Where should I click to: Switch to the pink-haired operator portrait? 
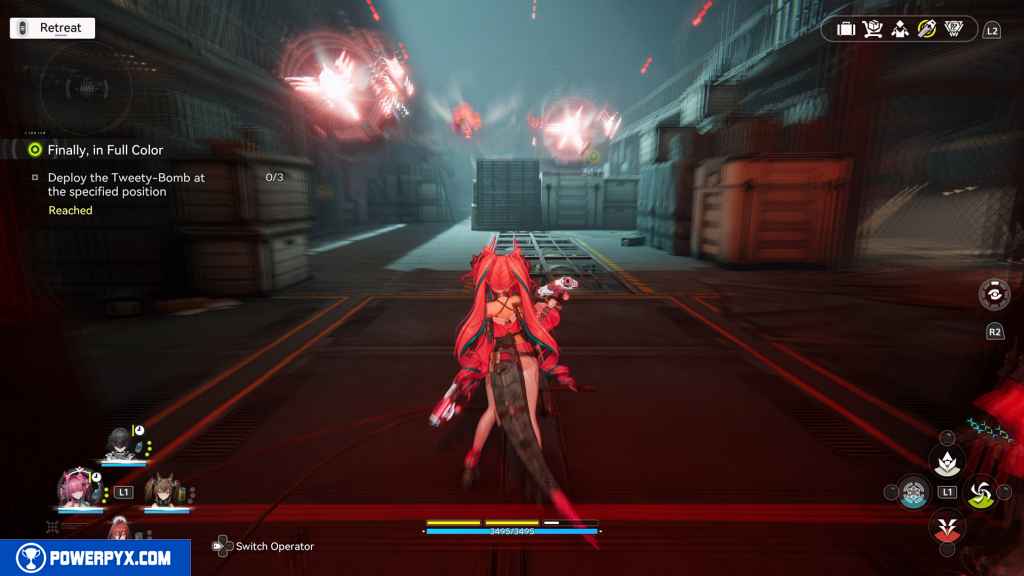(x=77, y=488)
